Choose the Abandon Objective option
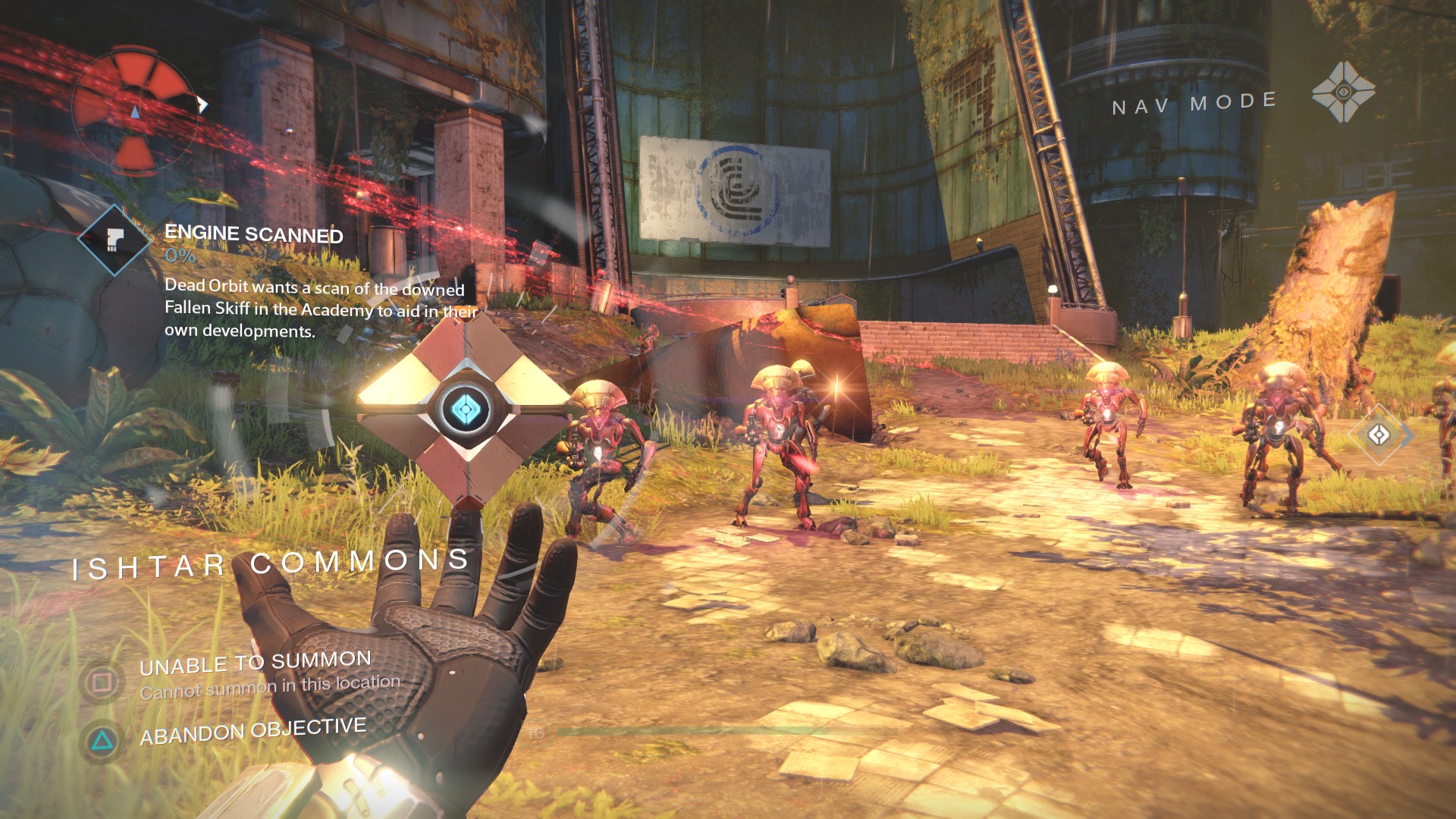This screenshot has width=1456, height=819. click(x=253, y=731)
